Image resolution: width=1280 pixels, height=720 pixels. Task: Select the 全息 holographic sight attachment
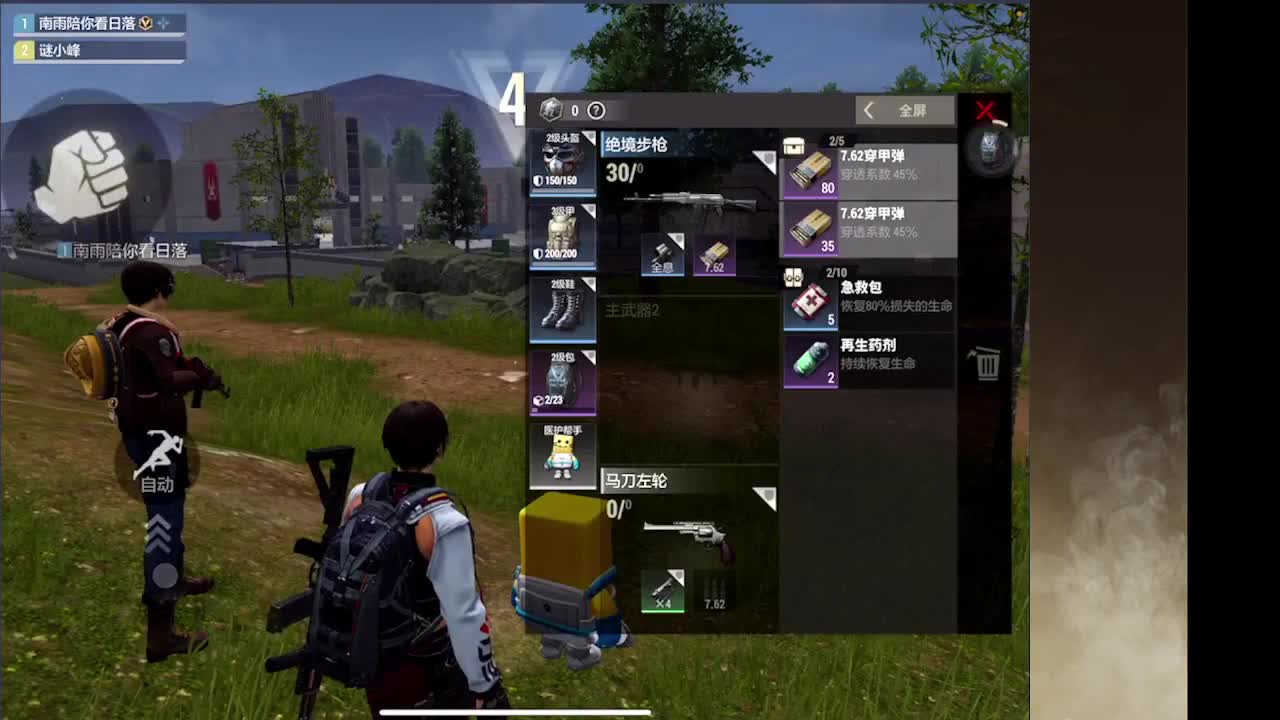(x=662, y=253)
